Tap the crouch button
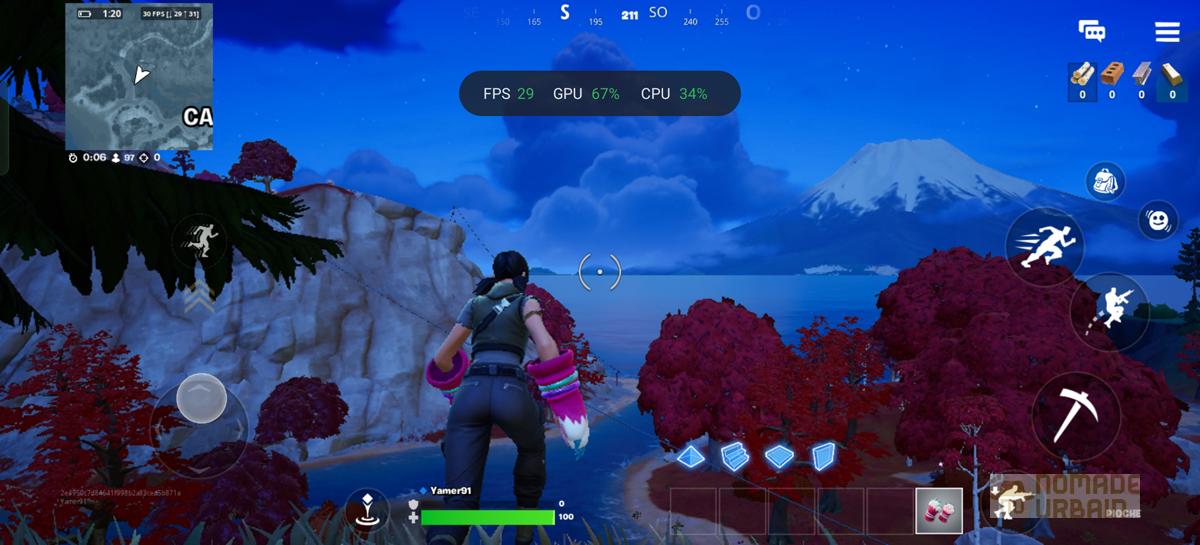 pyautogui.click(x=1012, y=498)
